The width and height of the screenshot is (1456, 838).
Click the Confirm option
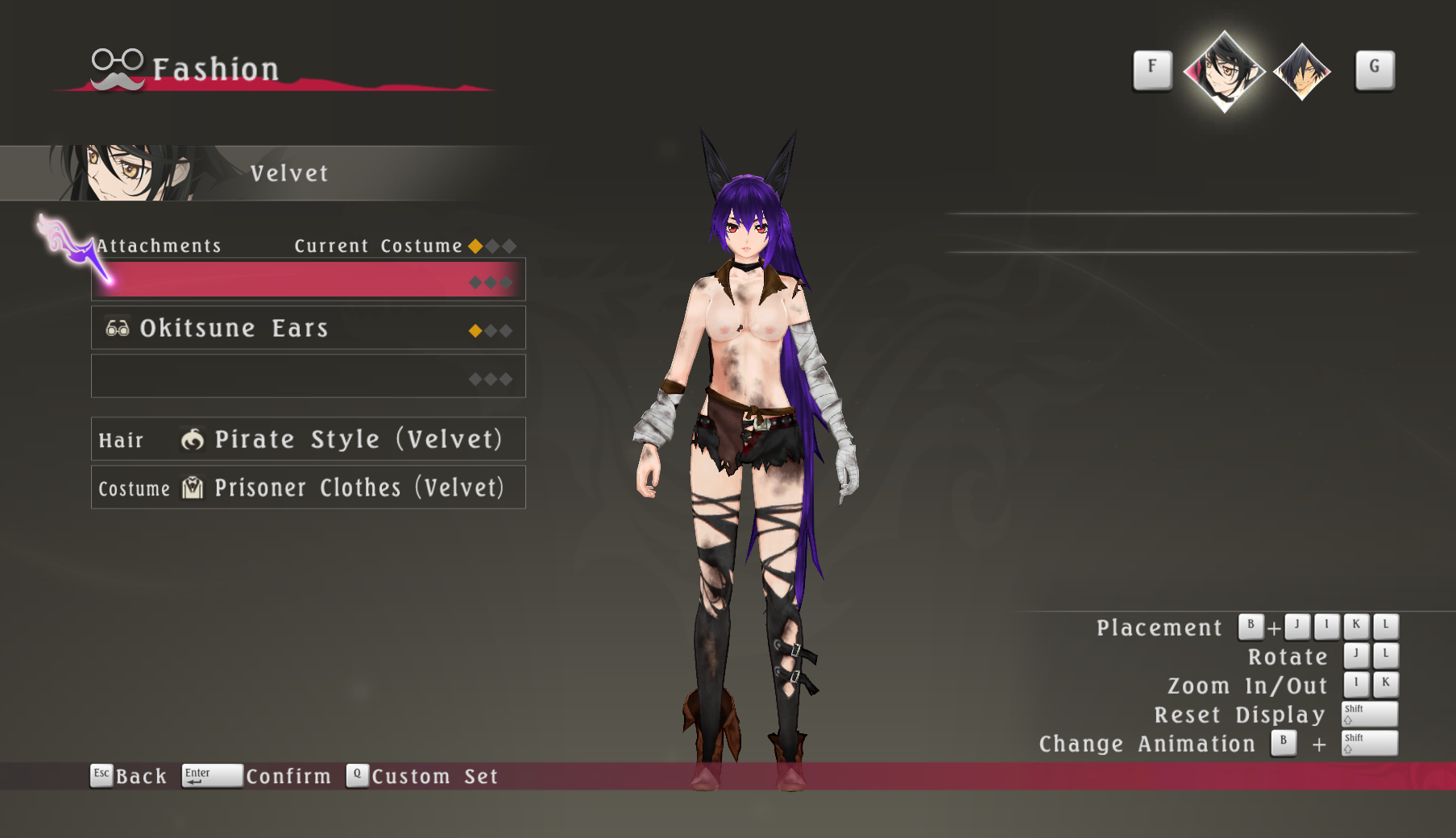coord(257,776)
